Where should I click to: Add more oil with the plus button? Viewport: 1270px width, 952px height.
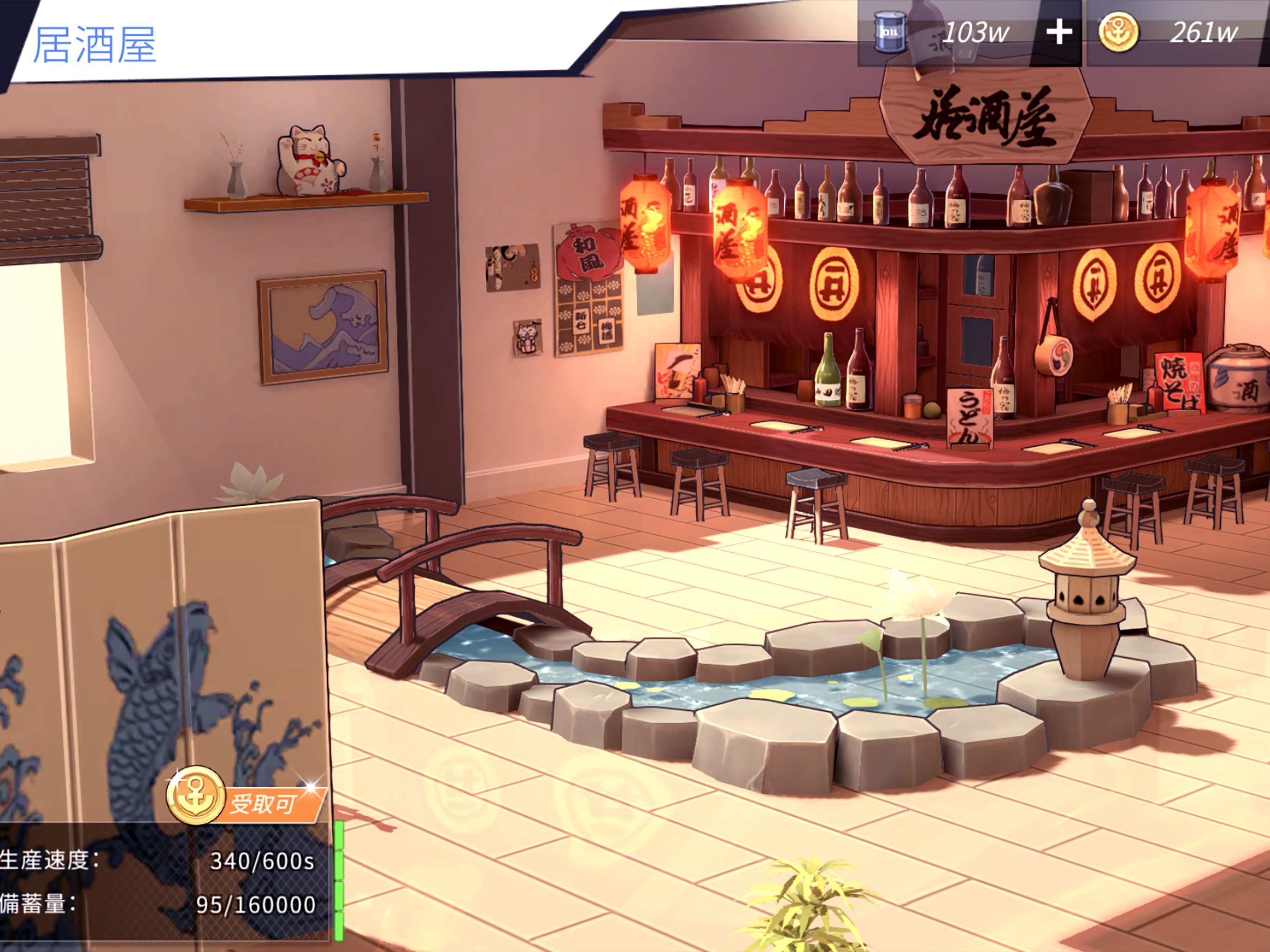coord(1058,33)
